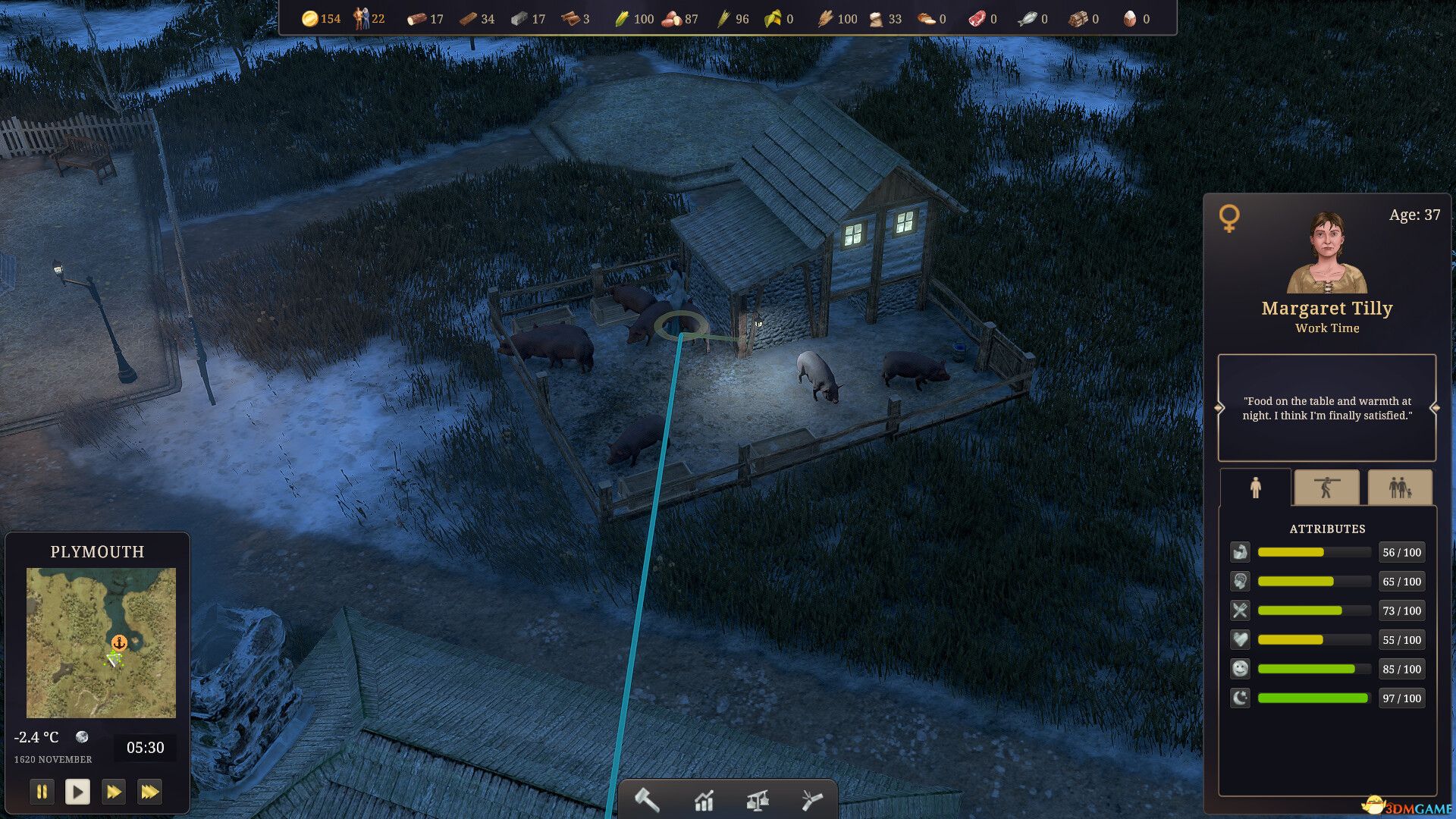Switch to the worker carrying-plank tab
Image resolution: width=1456 pixels, height=819 pixels.
coord(1326,488)
